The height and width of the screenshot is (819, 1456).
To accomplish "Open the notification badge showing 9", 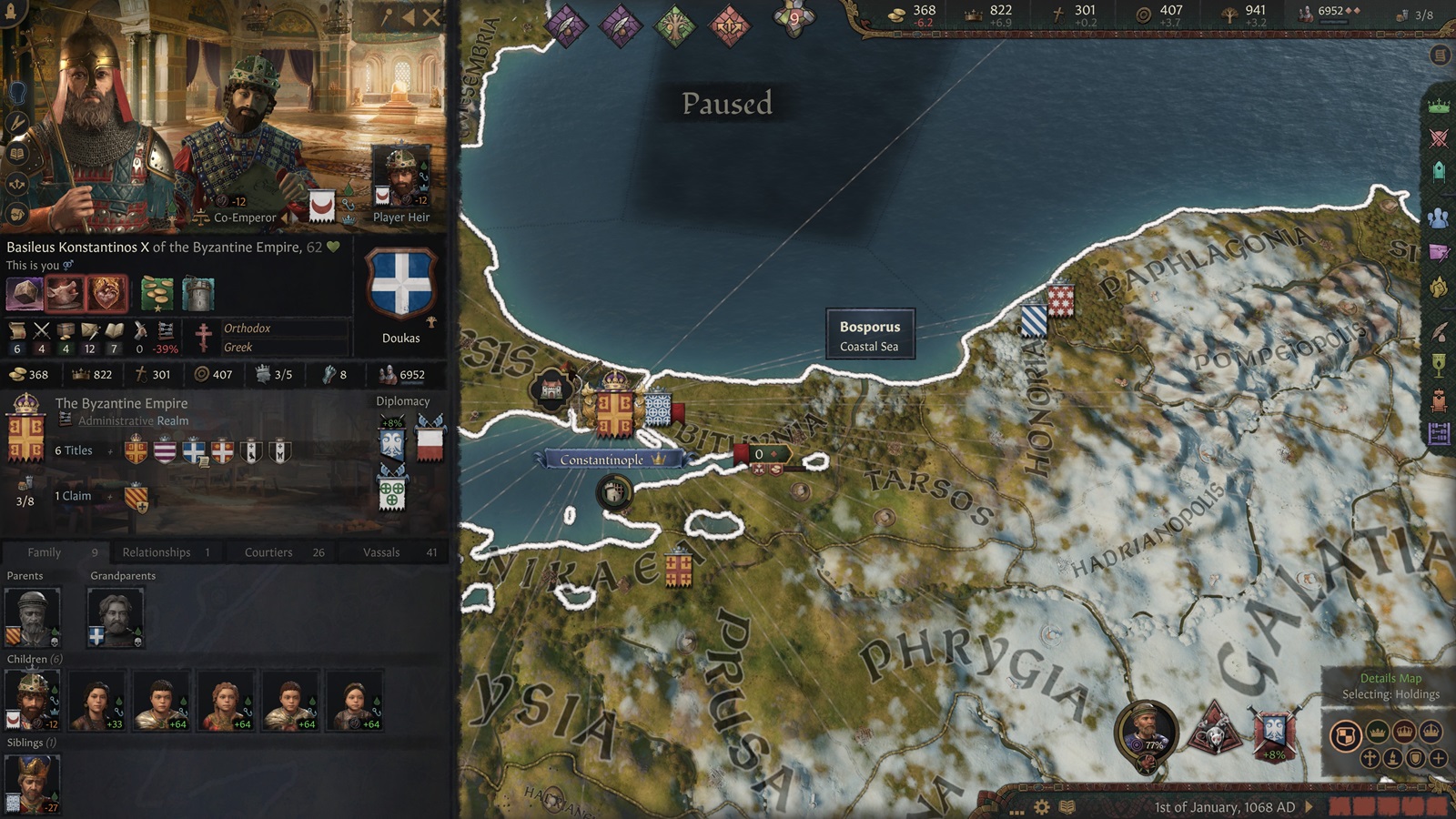I will 794,18.
